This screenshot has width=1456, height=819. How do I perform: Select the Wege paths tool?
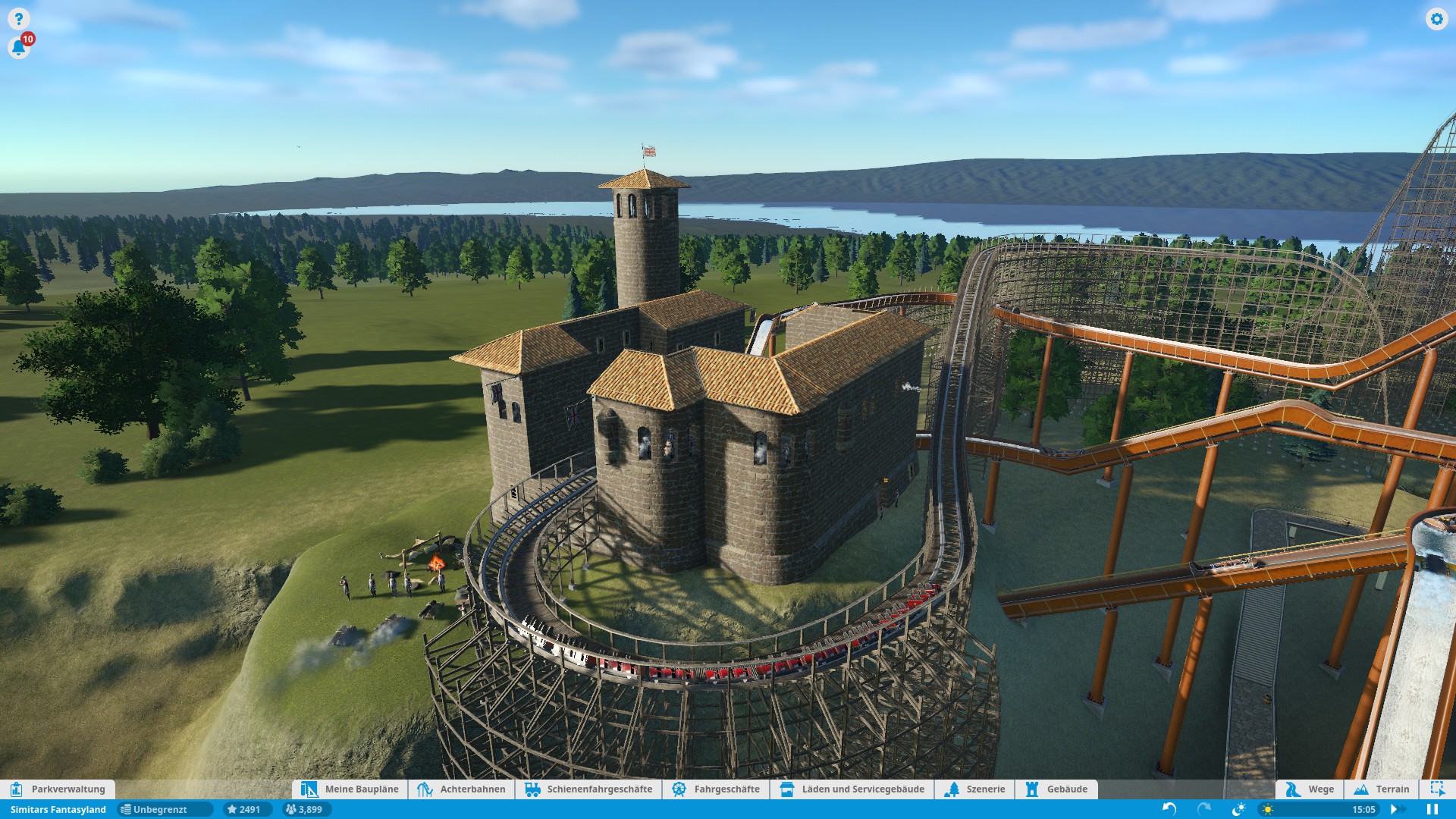pos(1310,789)
